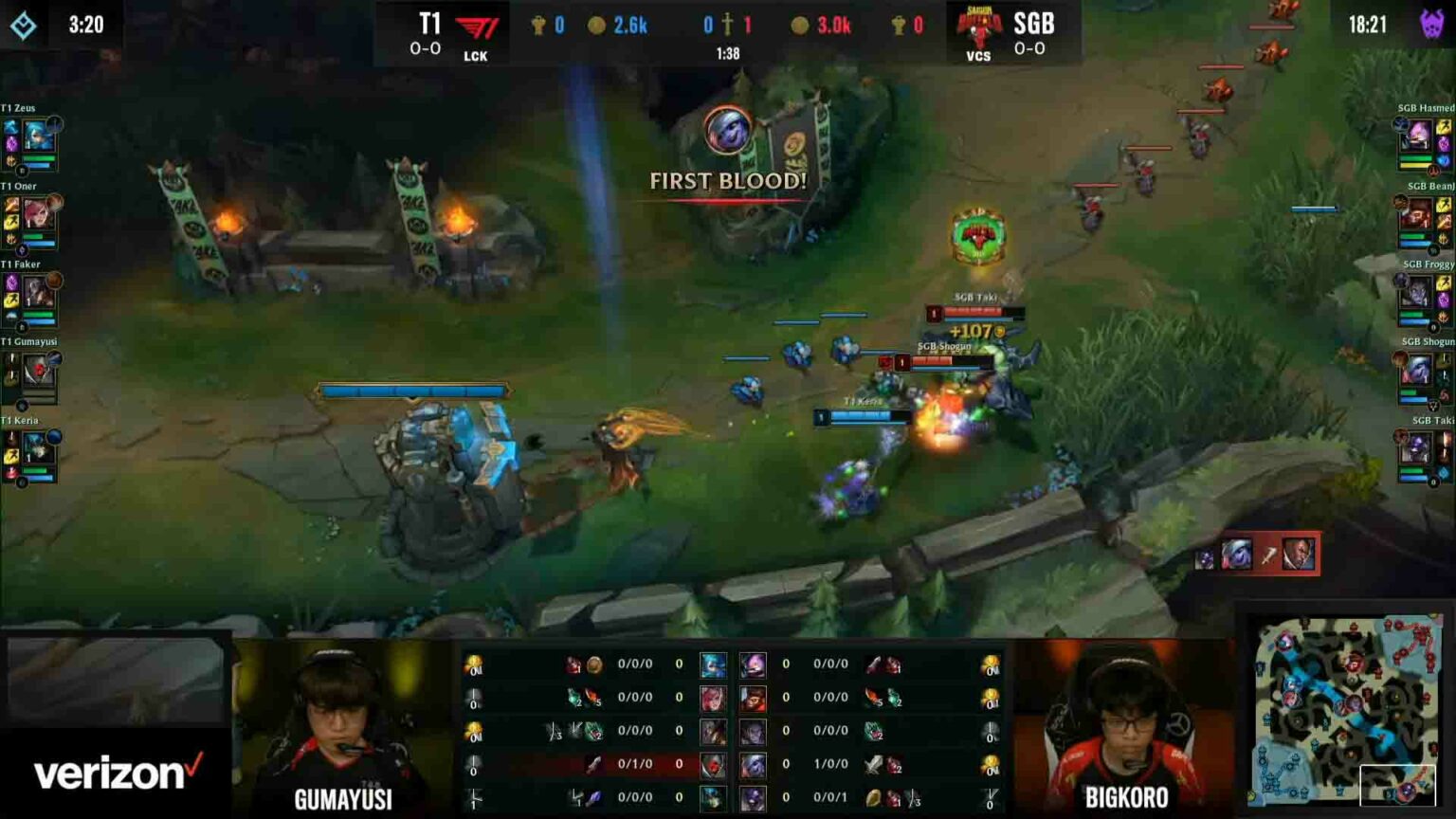Switch to the LCK team side

(476, 56)
